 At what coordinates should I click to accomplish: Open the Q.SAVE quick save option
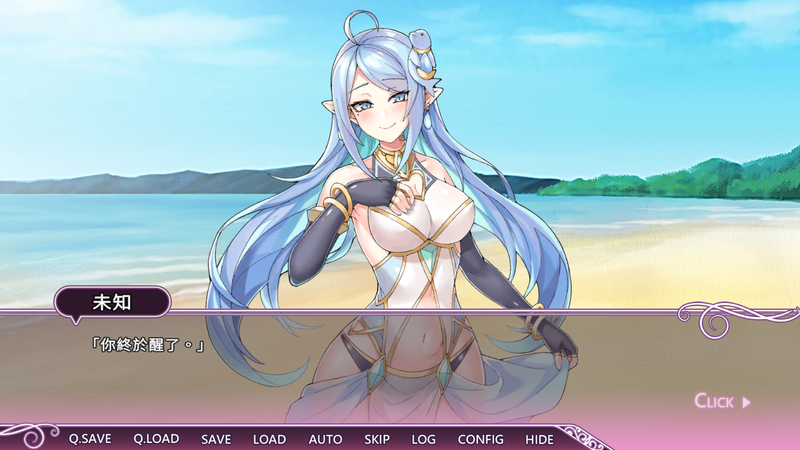90,439
